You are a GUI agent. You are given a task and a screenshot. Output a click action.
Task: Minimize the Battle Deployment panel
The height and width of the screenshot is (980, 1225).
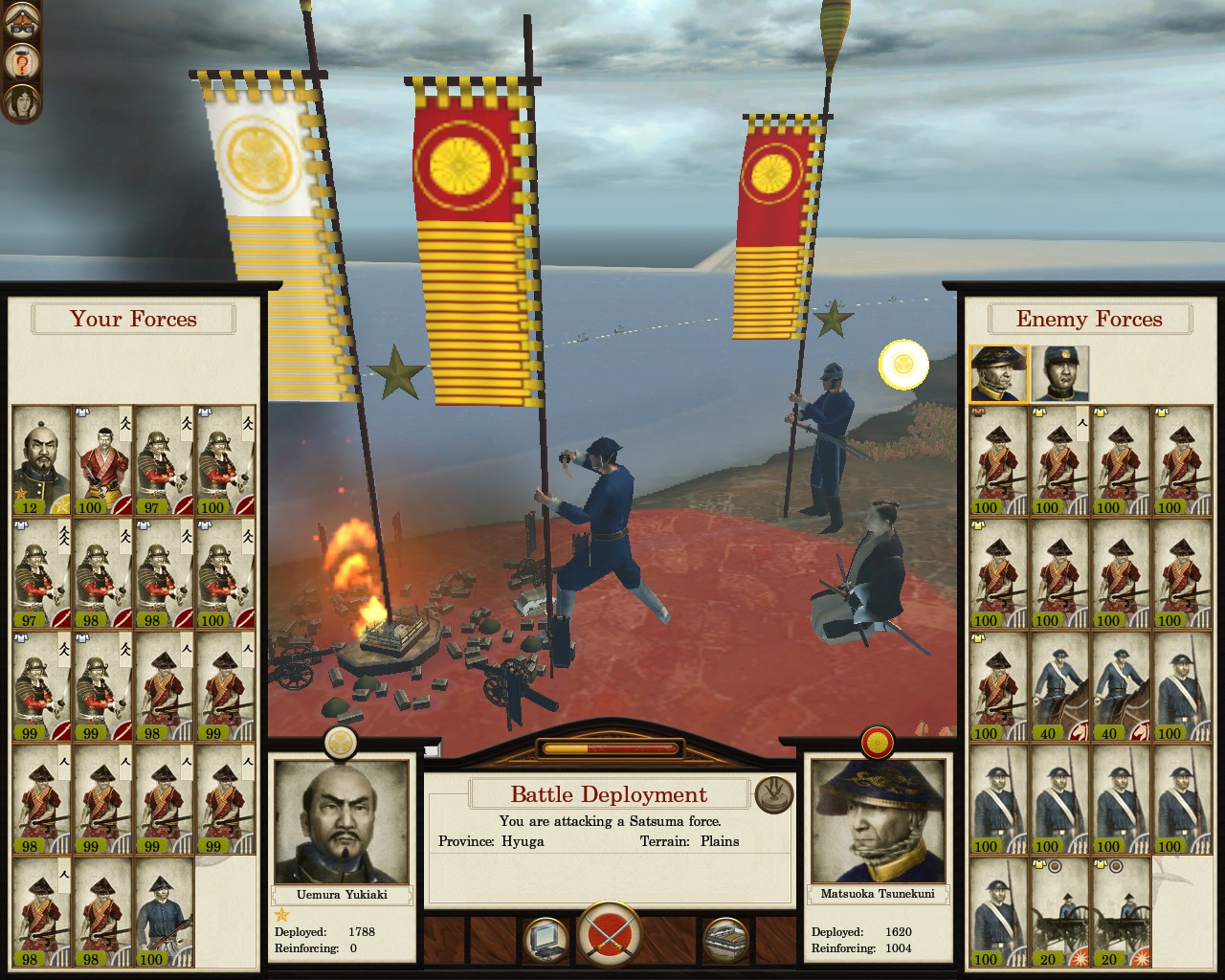pyautogui.click(x=773, y=793)
